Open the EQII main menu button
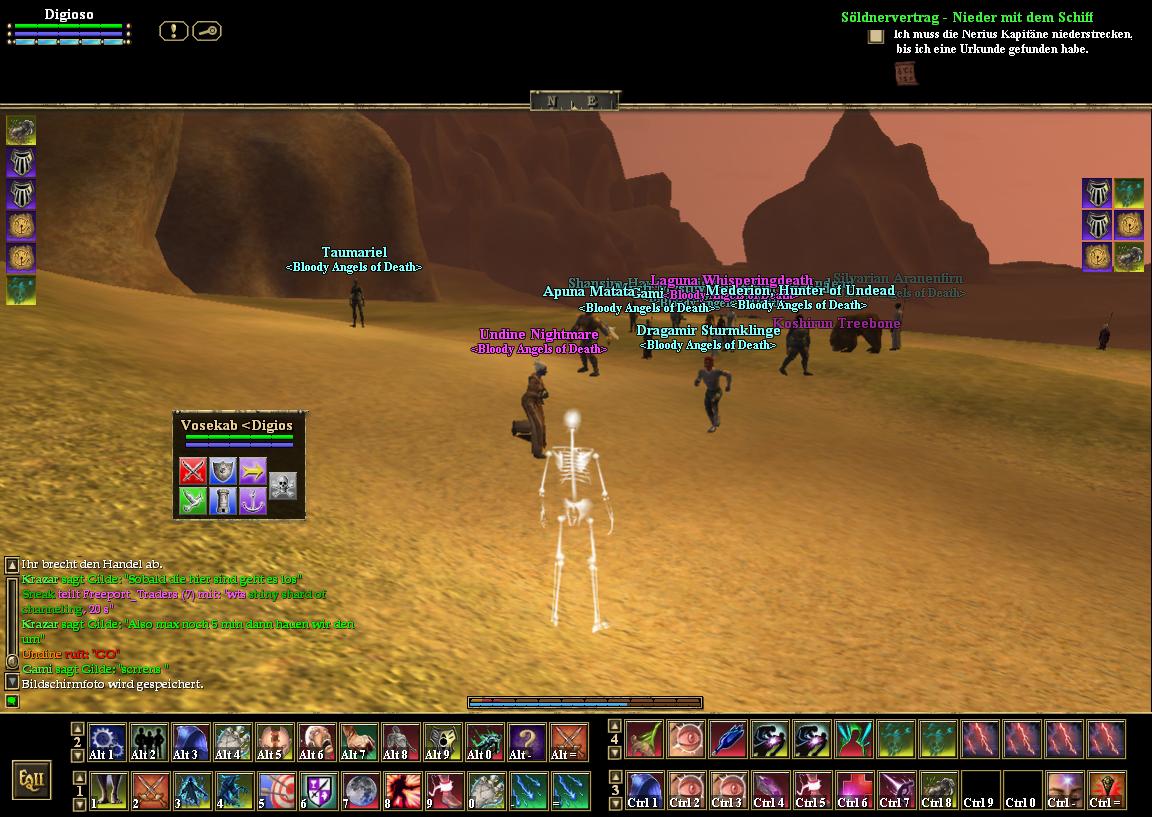This screenshot has width=1152, height=817. [32, 779]
